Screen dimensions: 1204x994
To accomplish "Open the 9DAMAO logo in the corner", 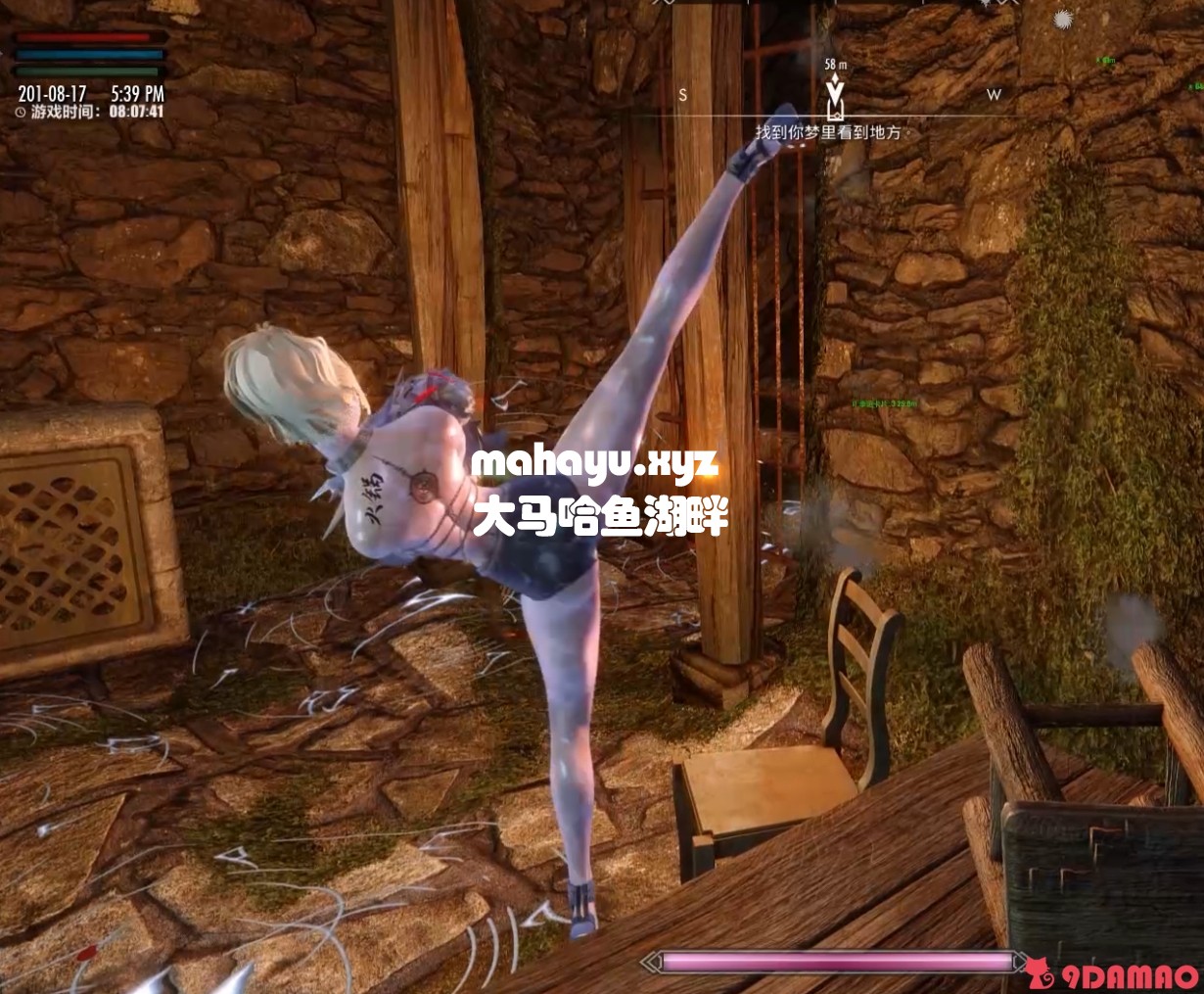I will click(1116, 975).
